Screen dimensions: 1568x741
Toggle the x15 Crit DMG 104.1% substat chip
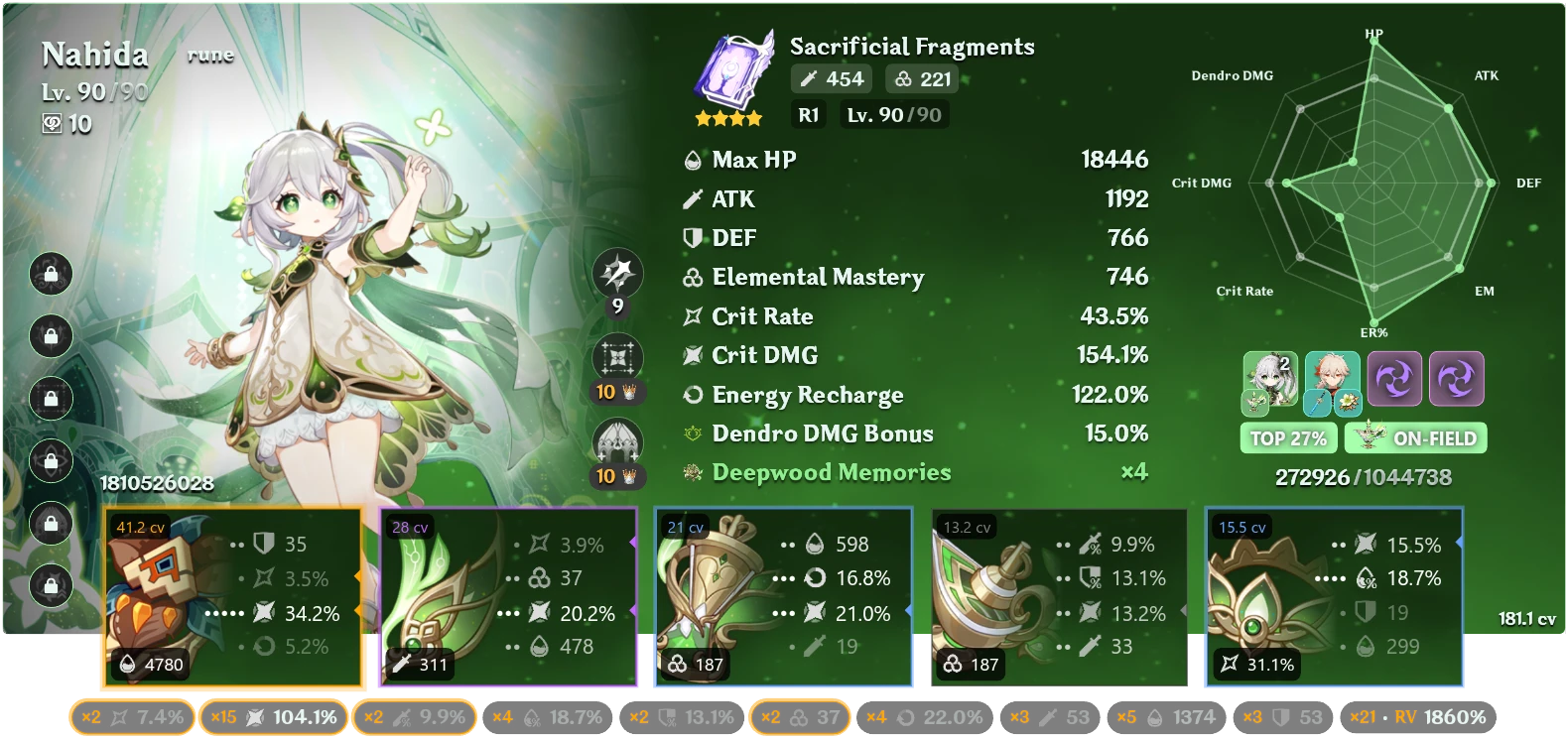[274, 716]
